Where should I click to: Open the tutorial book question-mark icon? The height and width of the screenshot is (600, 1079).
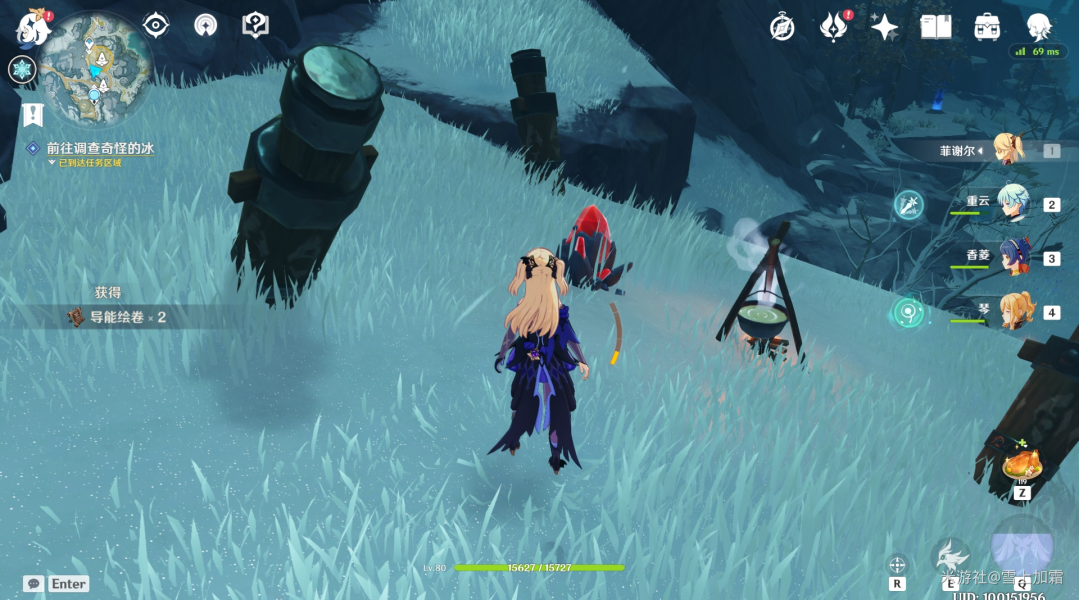(x=256, y=25)
